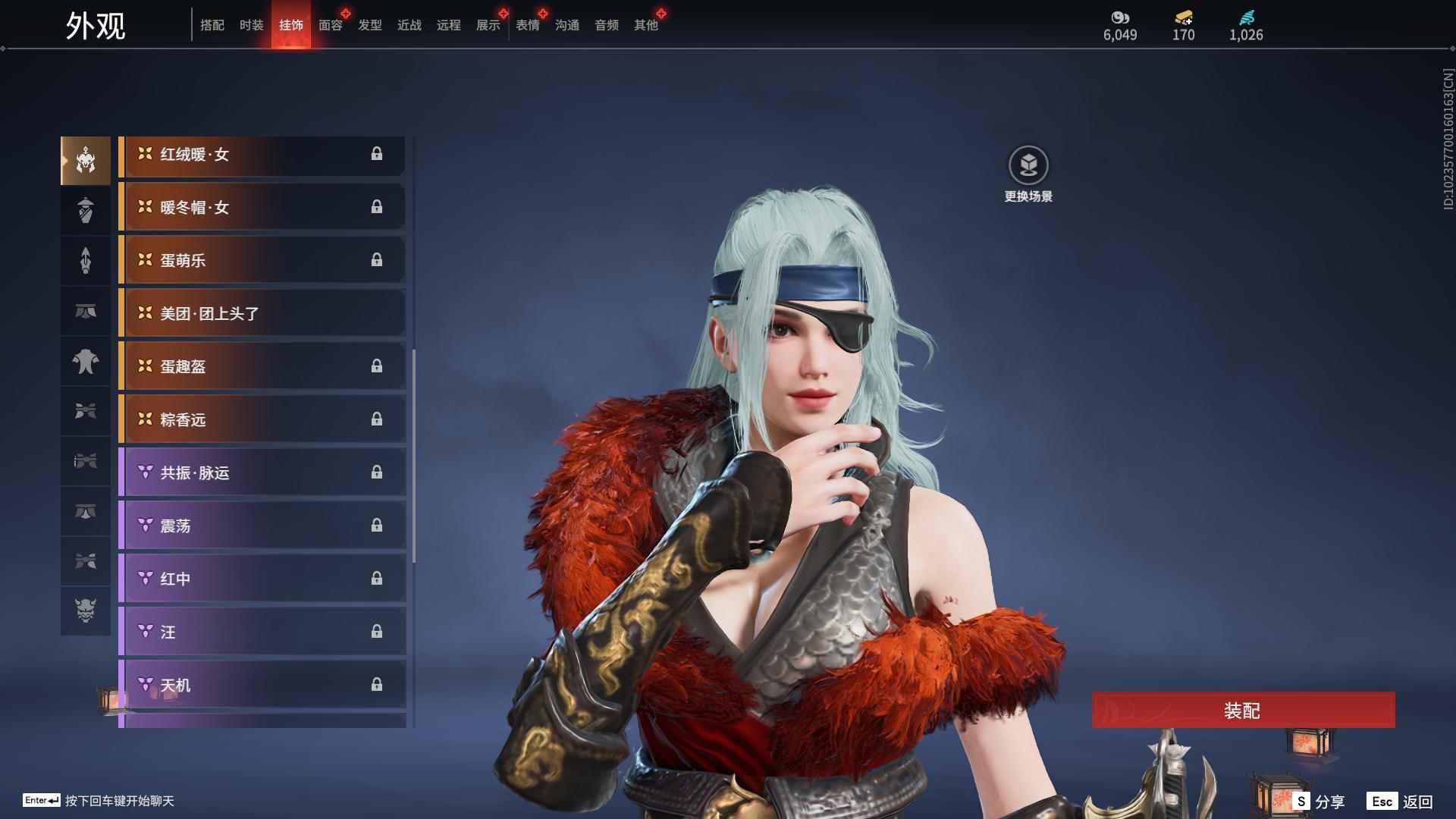Click the 装配 equip button

click(1243, 710)
